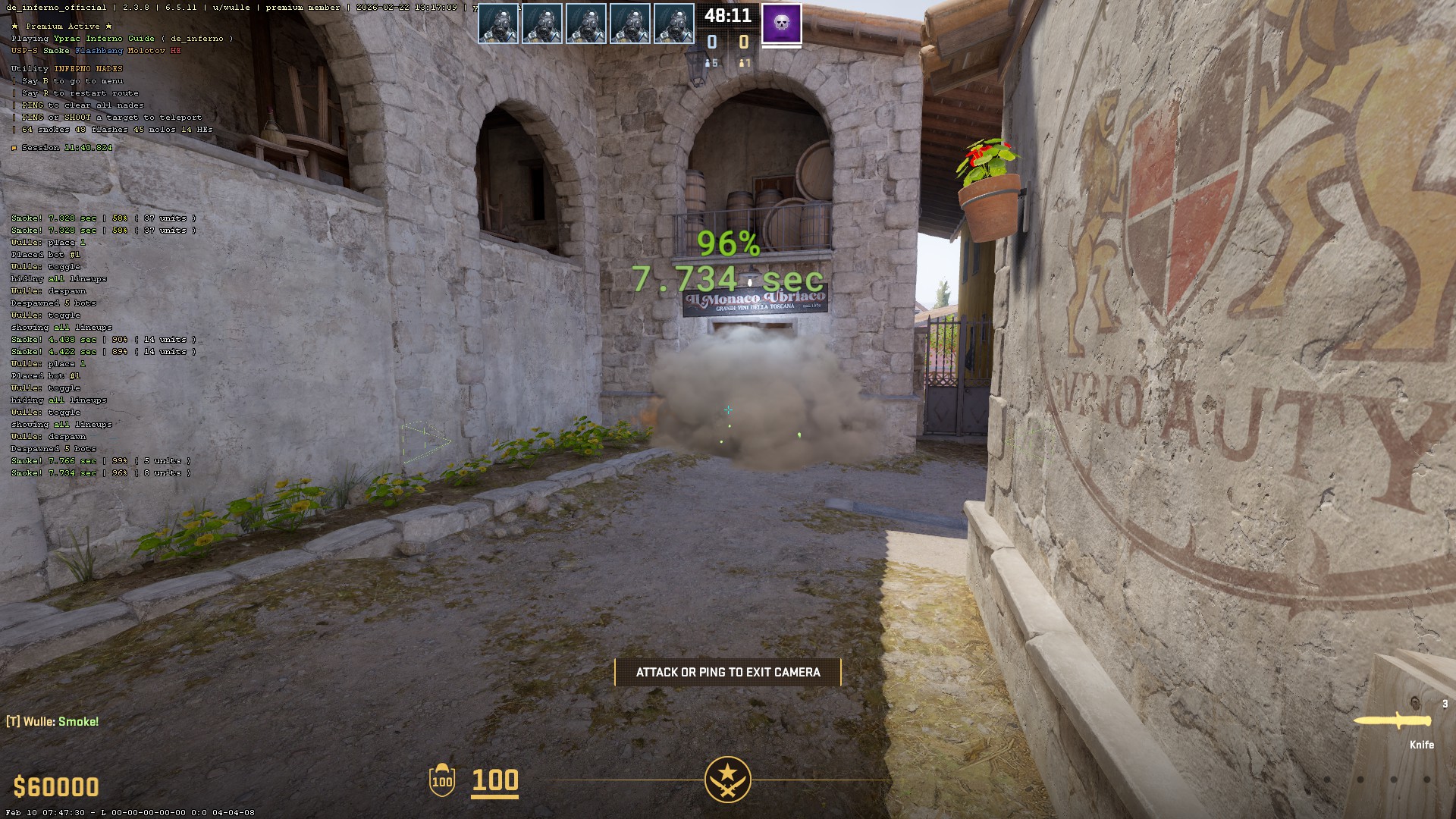
Task: Click the star team emblem badge
Action: point(727,780)
